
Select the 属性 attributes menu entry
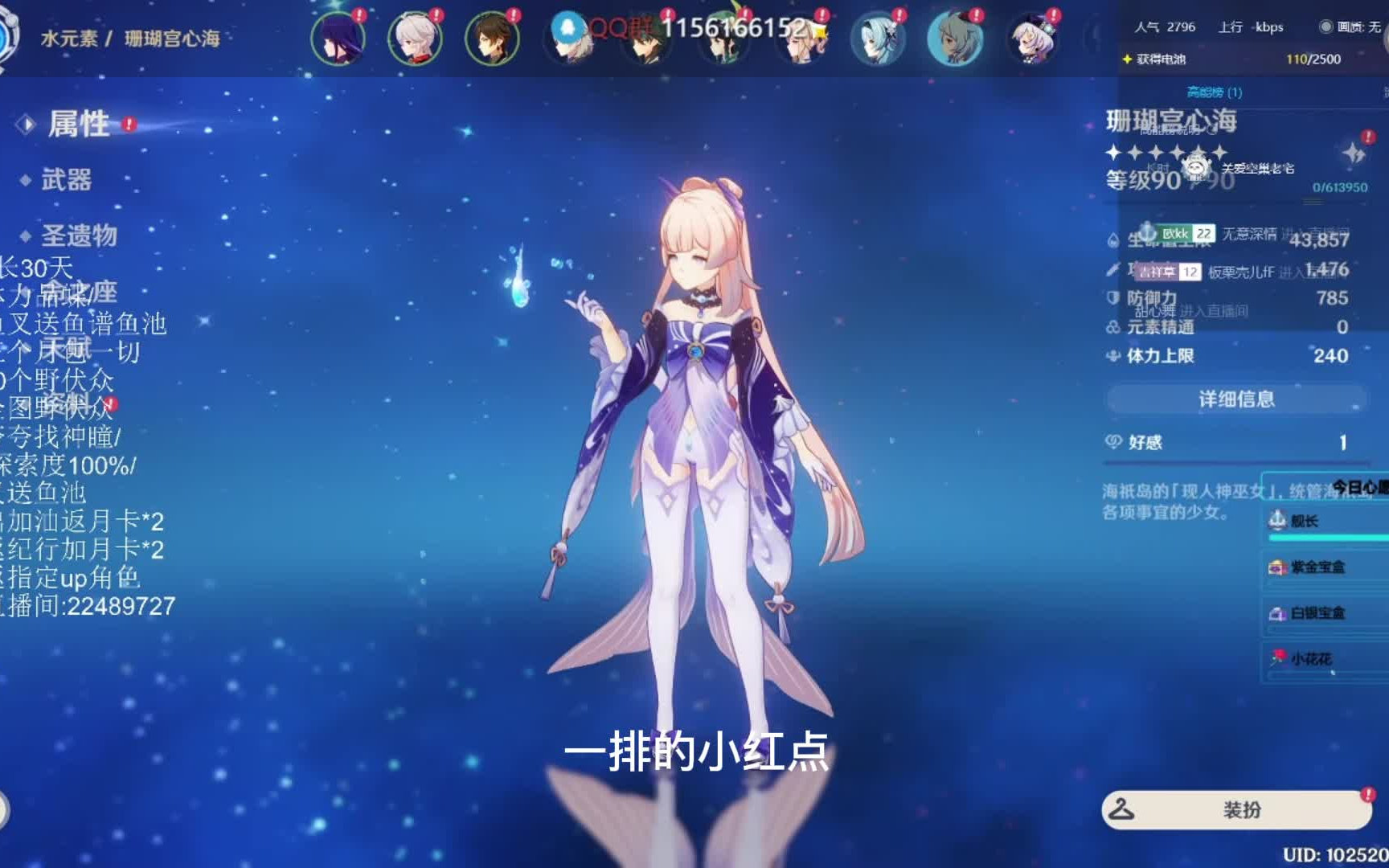click(82, 124)
